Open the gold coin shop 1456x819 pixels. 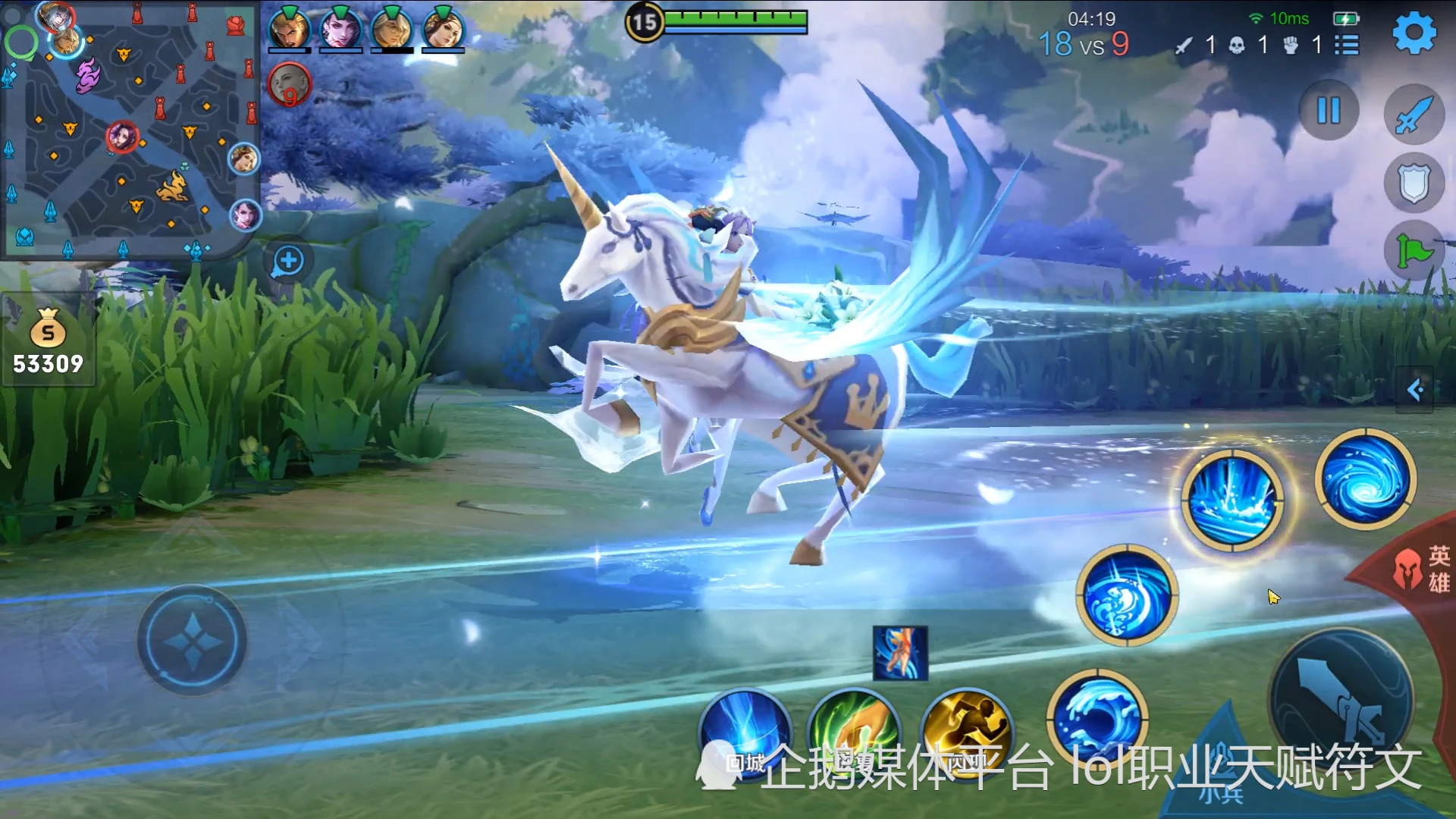coord(48,340)
